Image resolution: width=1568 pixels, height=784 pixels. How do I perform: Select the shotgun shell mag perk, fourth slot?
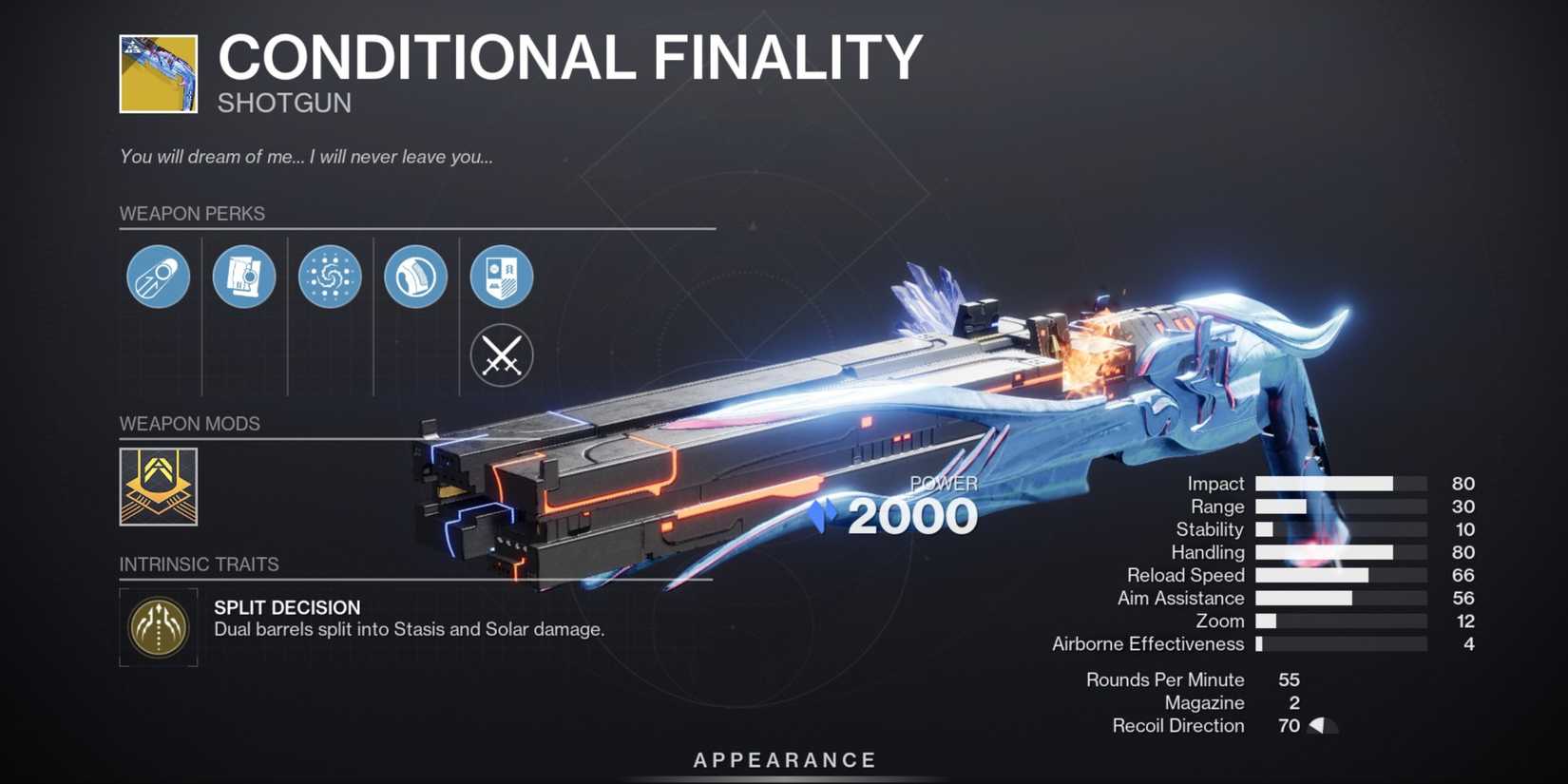(415, 276)
